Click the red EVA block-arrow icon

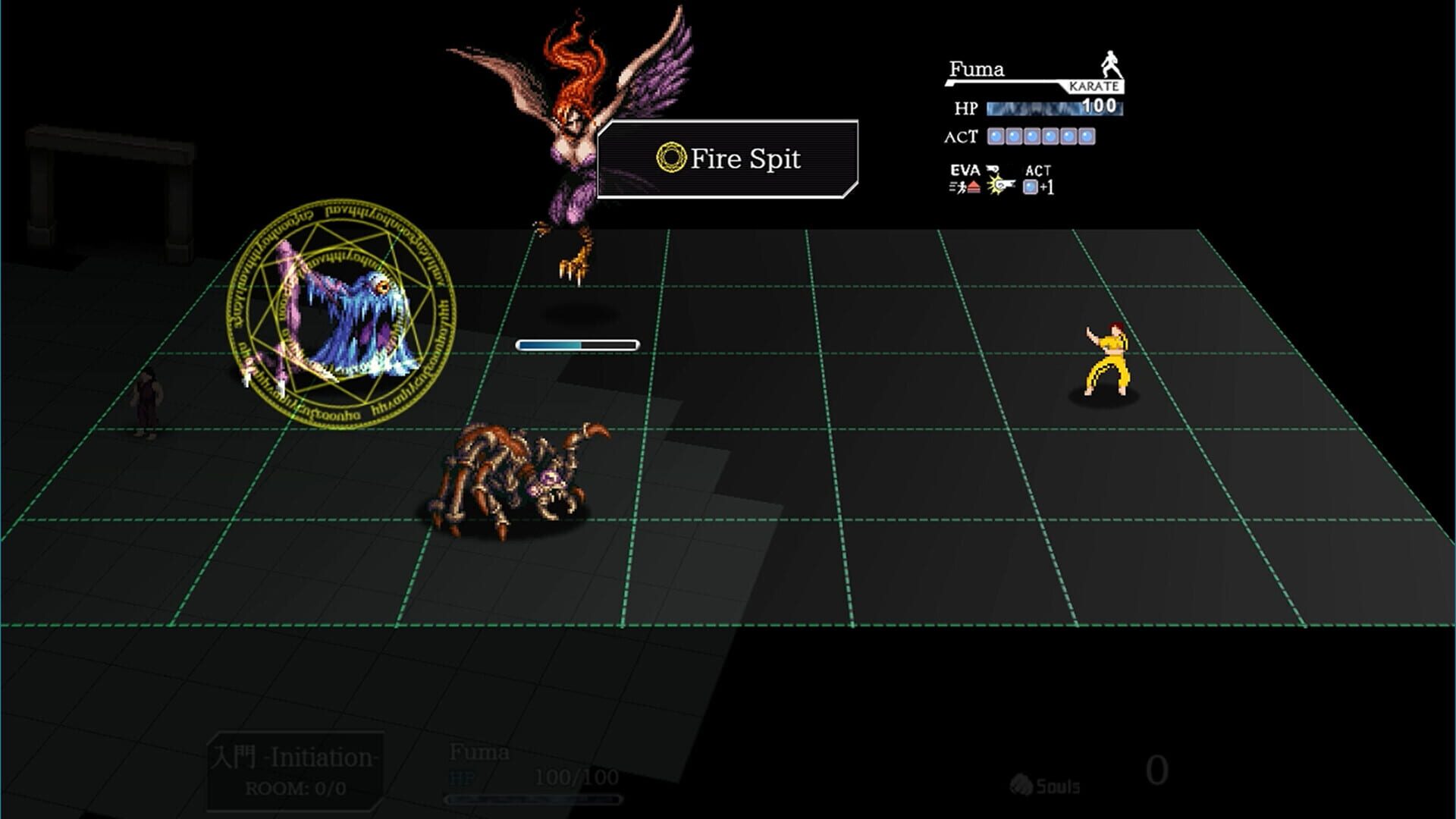[974, 187]
